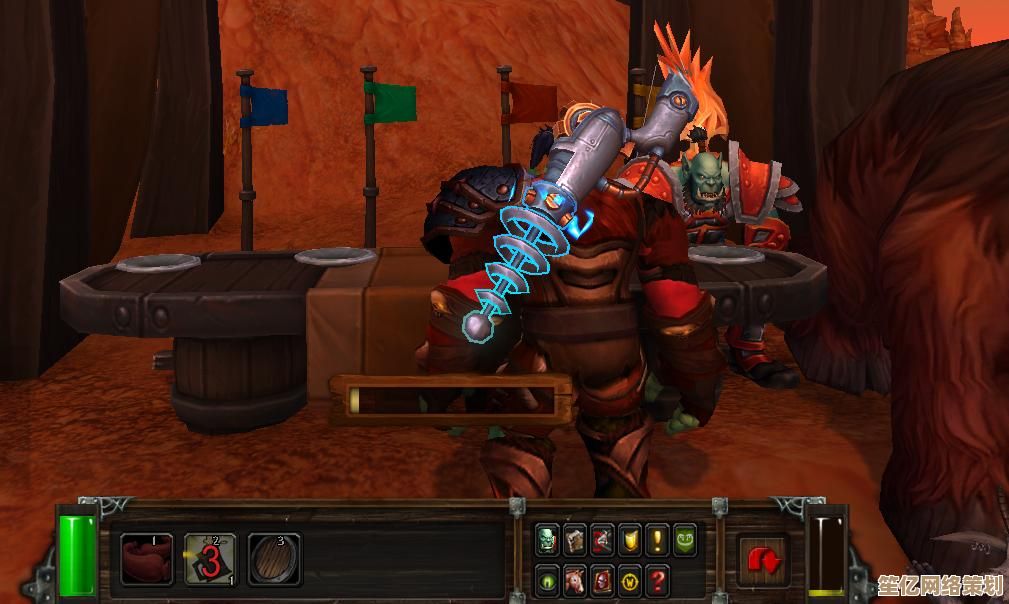Use the wooden barrel lid shield ability

click(x=274, y=558)
